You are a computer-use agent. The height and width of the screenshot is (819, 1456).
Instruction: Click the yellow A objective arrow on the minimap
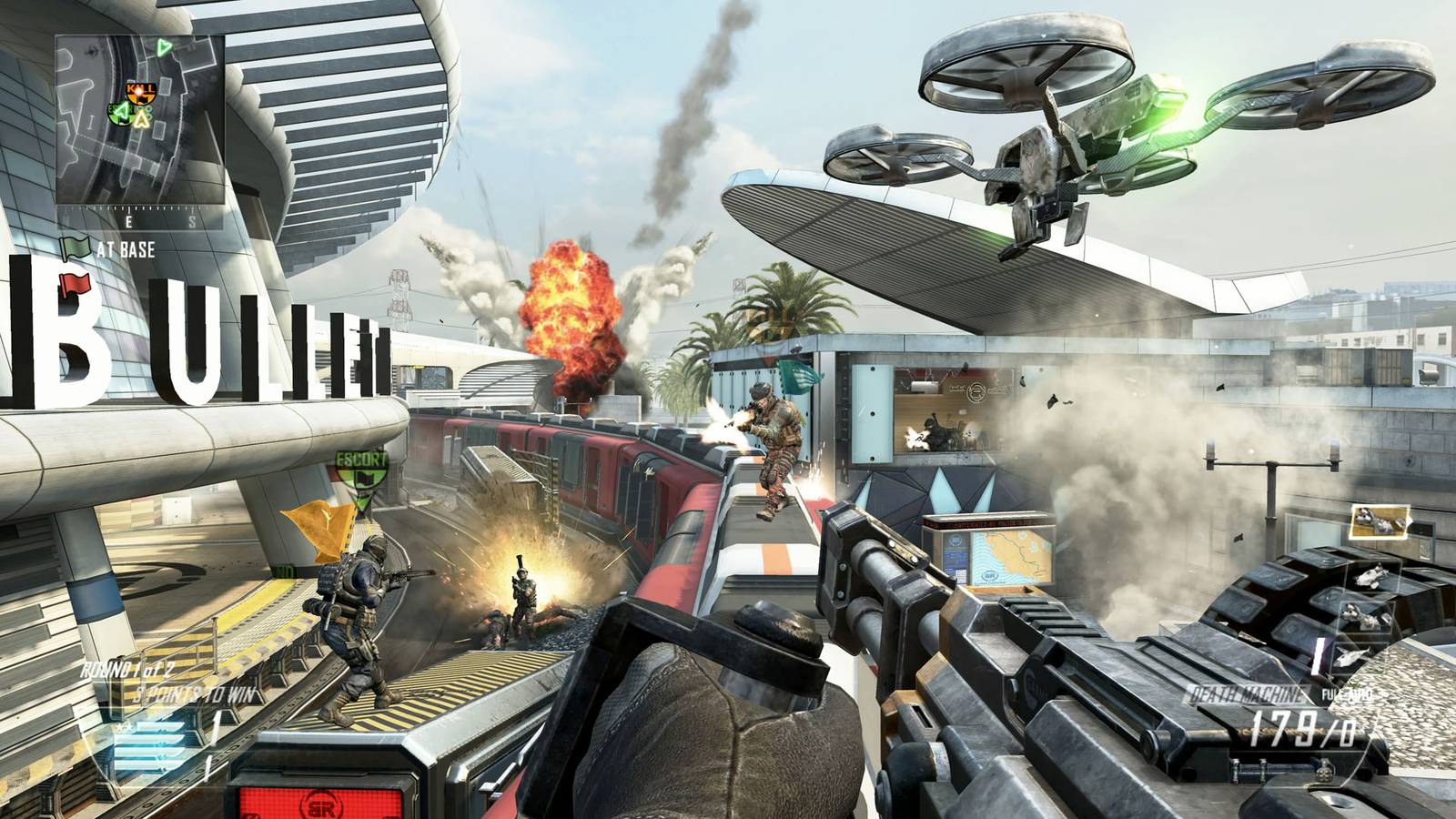141,120
